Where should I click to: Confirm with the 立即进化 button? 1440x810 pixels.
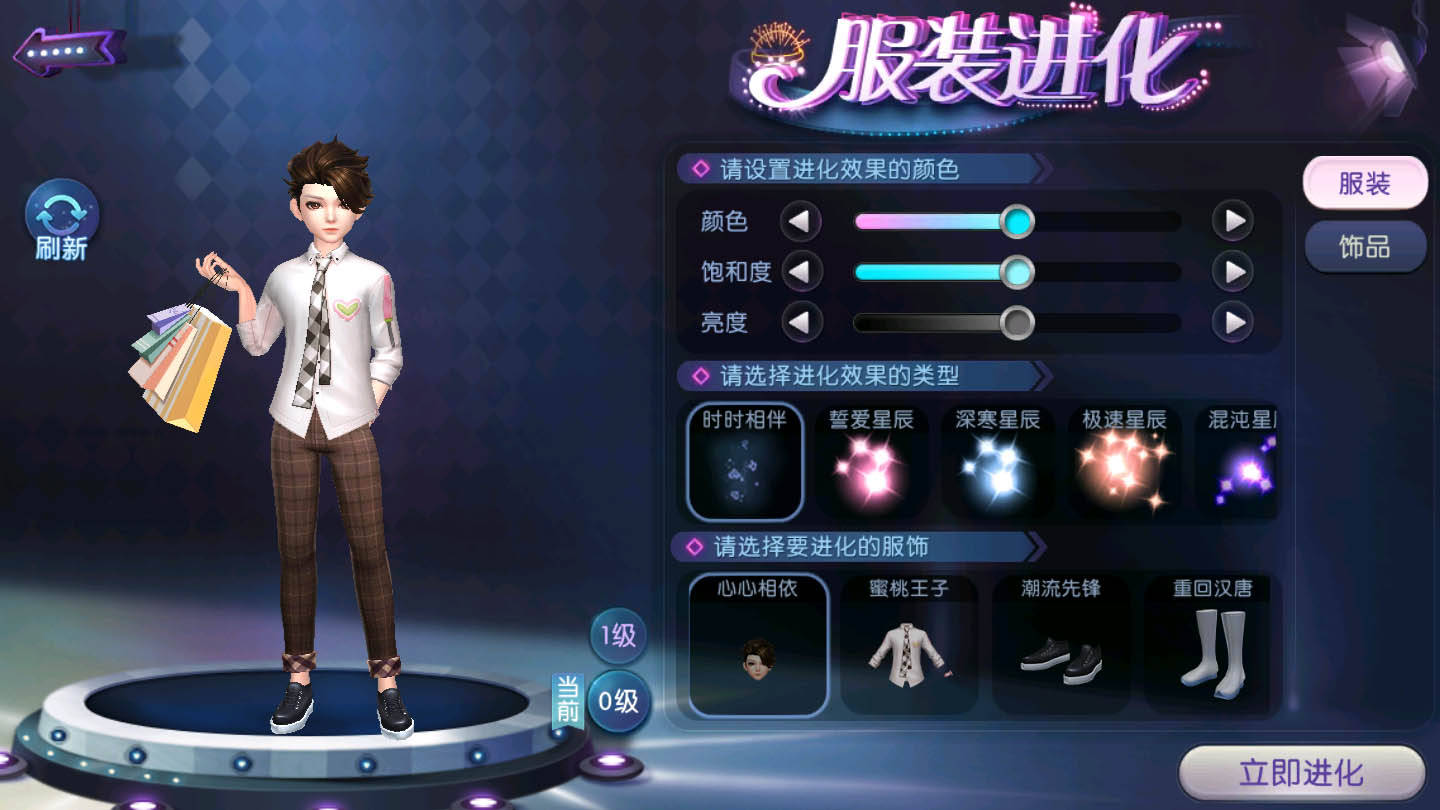pyautogui.click(x=1301, y=773)
